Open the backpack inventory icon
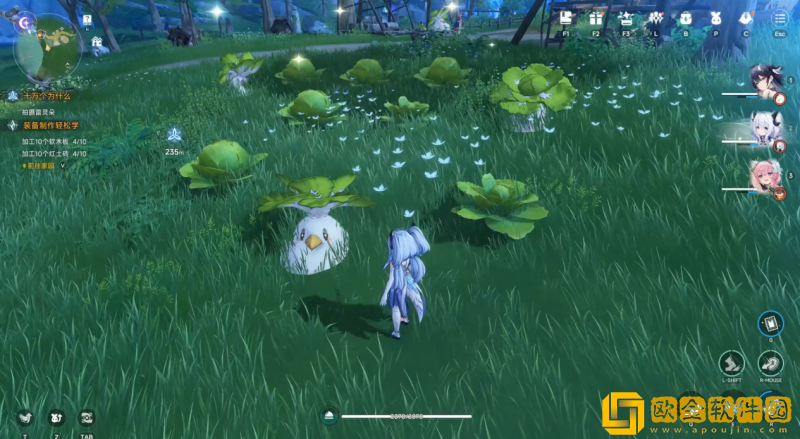 (x=686, y=18)
